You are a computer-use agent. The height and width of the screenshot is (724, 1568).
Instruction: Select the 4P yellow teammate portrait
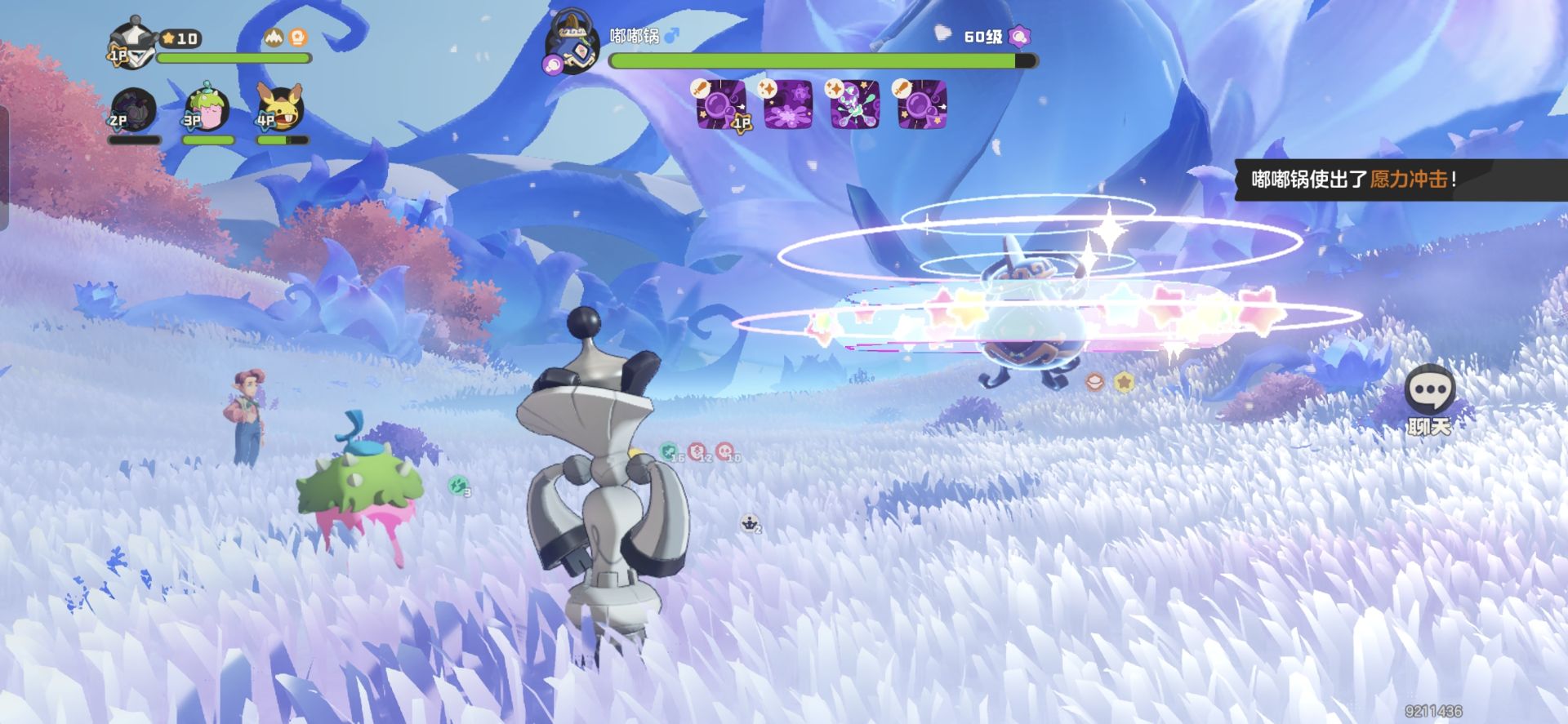[280, 107]
